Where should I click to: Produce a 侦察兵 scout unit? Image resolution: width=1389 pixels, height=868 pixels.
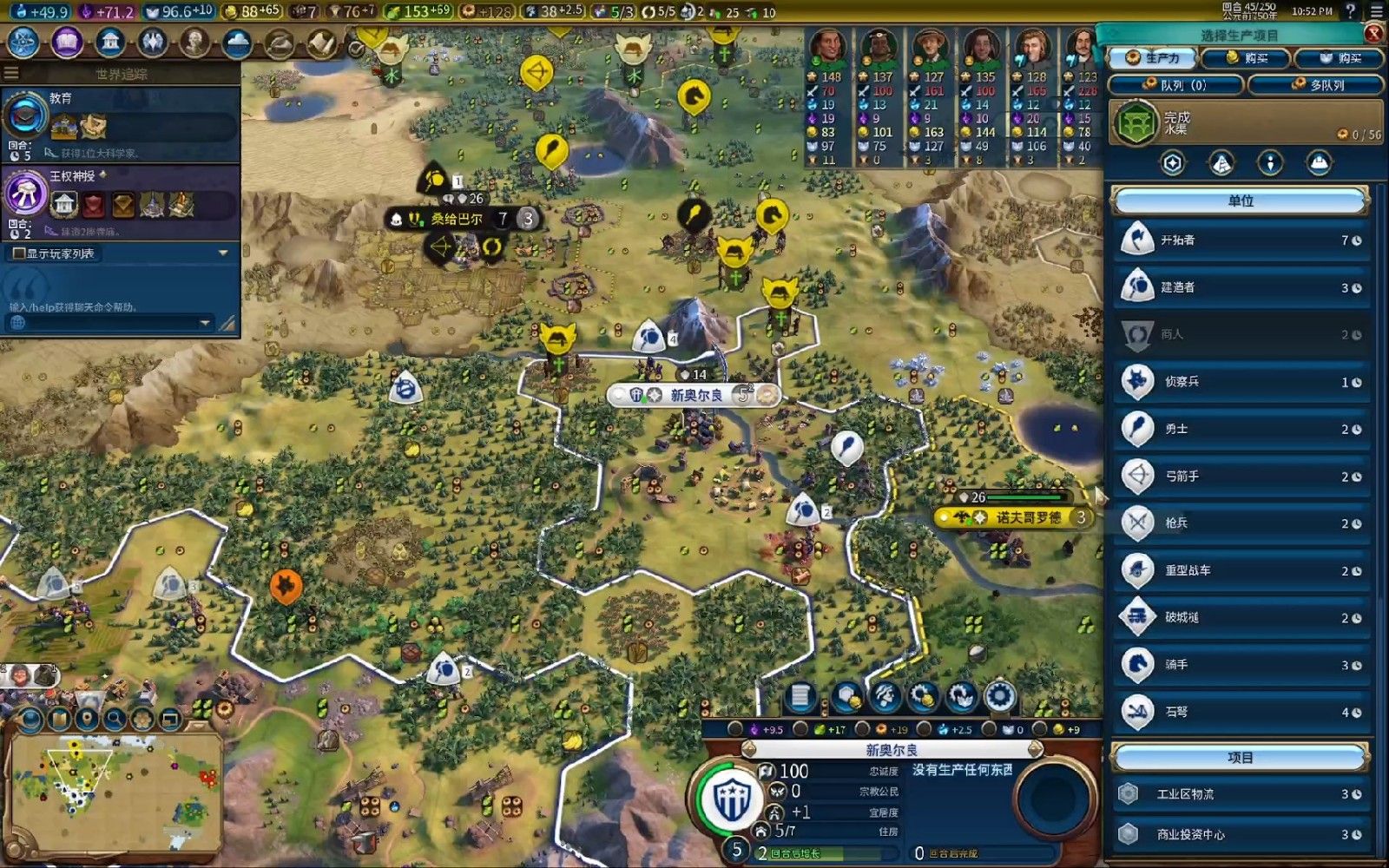(1241, 382)
